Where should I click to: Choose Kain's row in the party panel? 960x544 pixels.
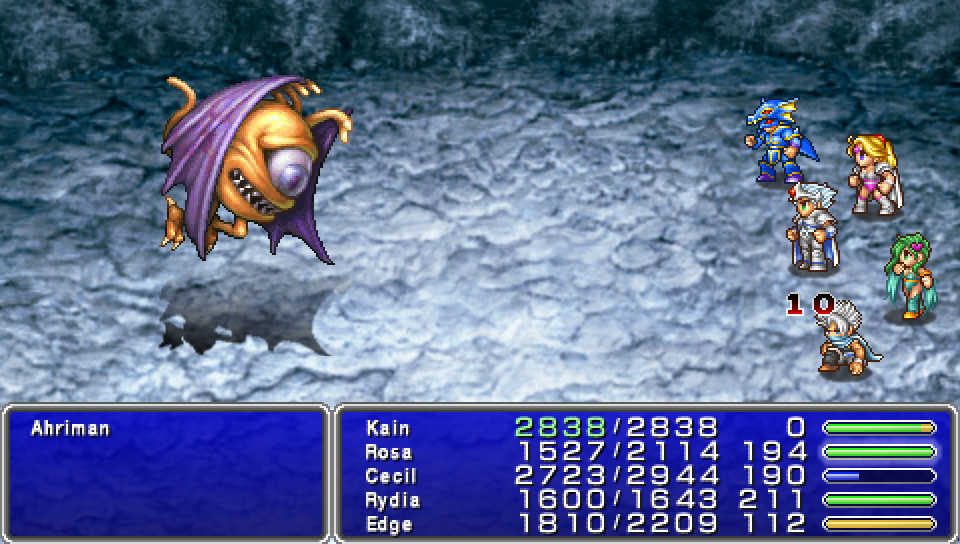click(388, 428)
